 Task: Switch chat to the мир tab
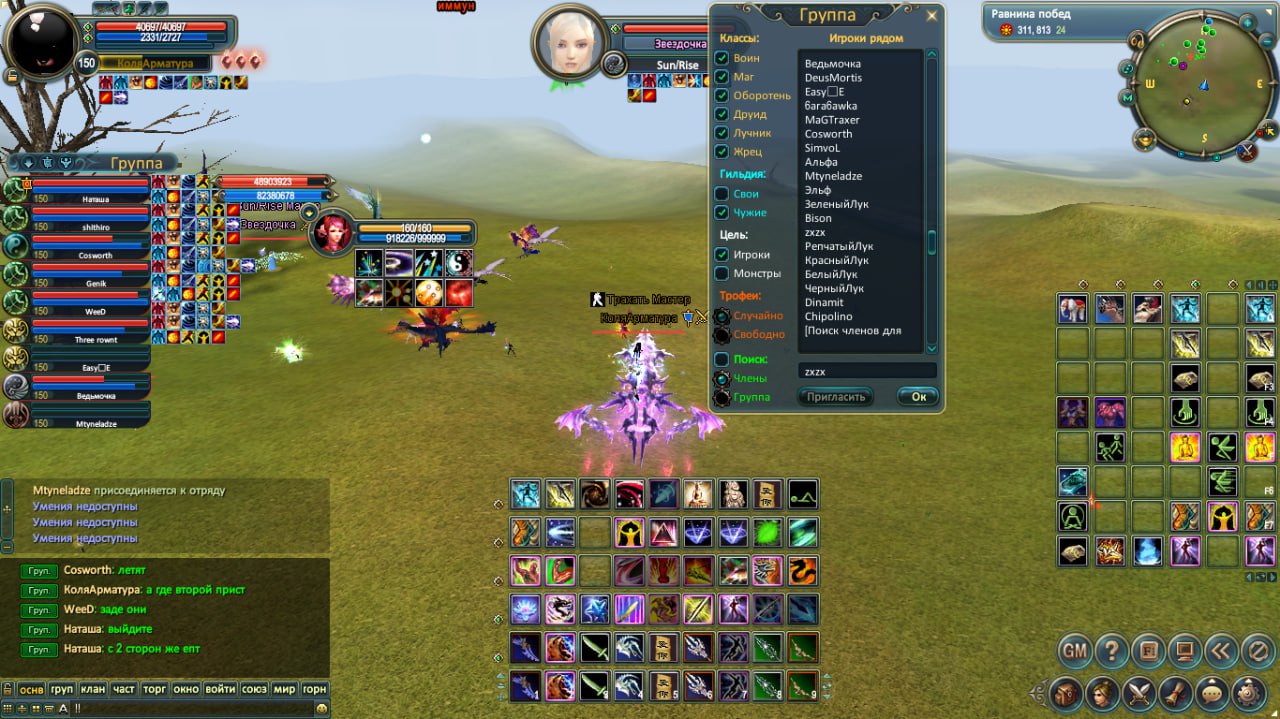tap(284, 689)
